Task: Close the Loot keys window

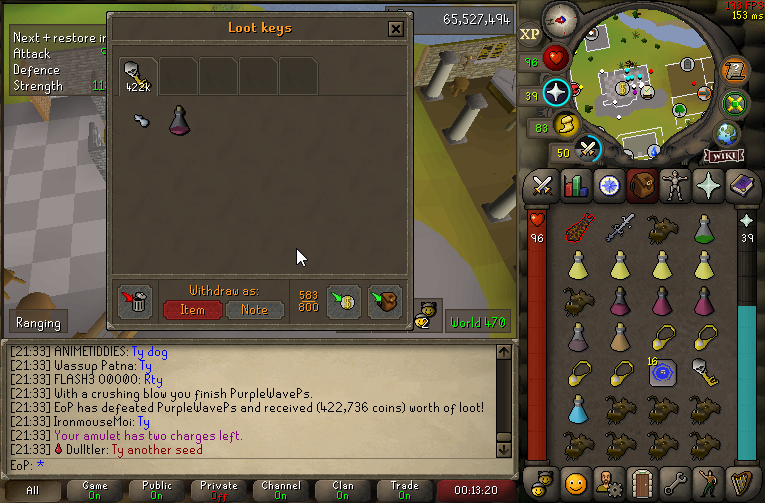Action: (x=396, y=29)
